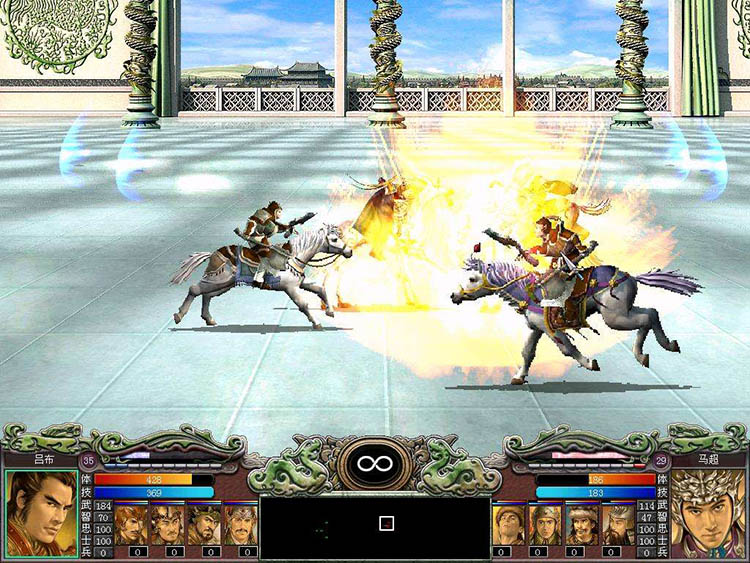Select Lu Bu's large portrait
This screenshot has height=563, width=750.
point(42,511)
